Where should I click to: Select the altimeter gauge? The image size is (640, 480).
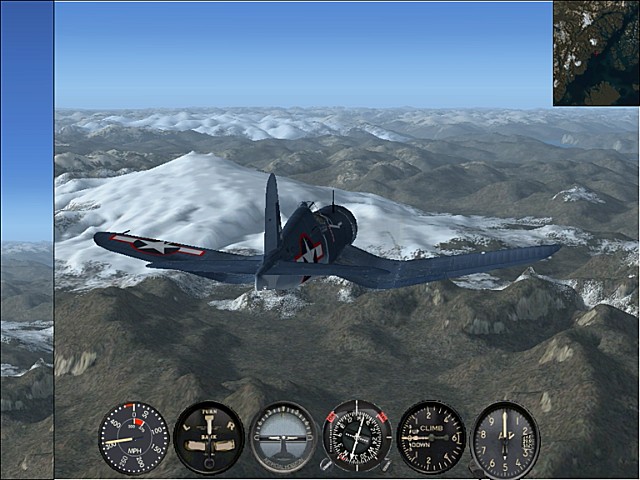[x=505, y=439]
